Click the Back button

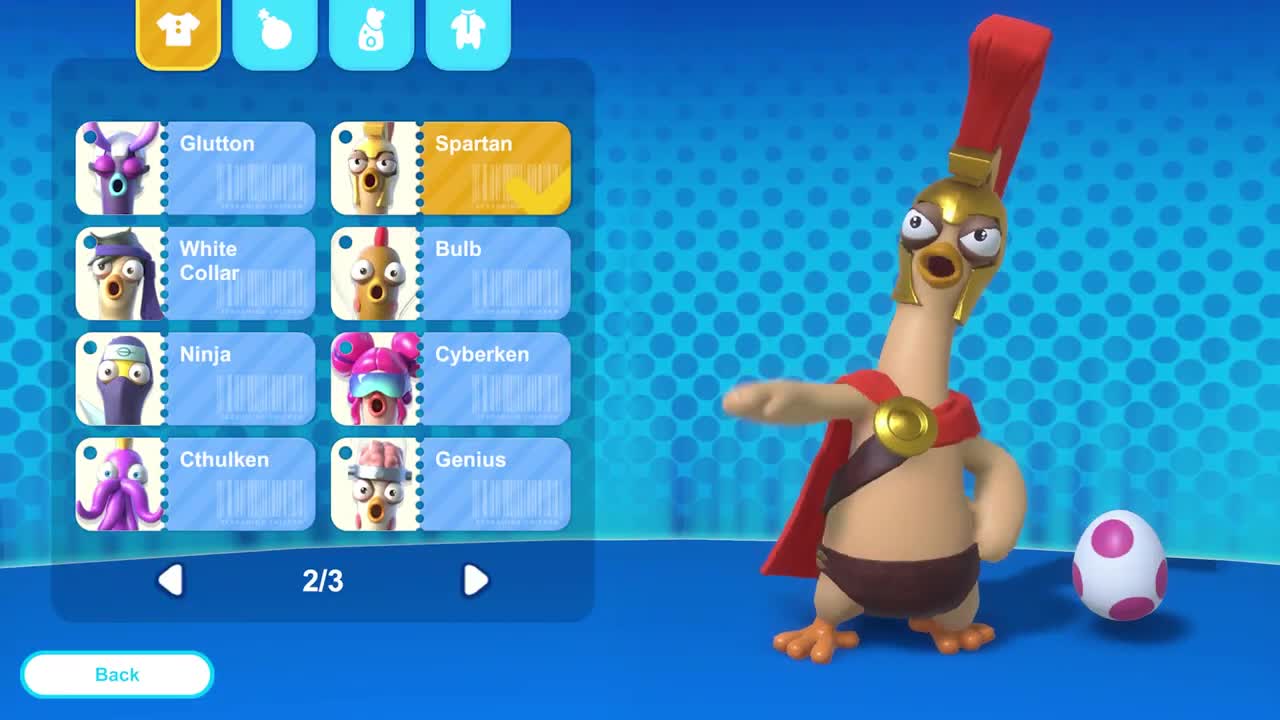coord(117,675)
